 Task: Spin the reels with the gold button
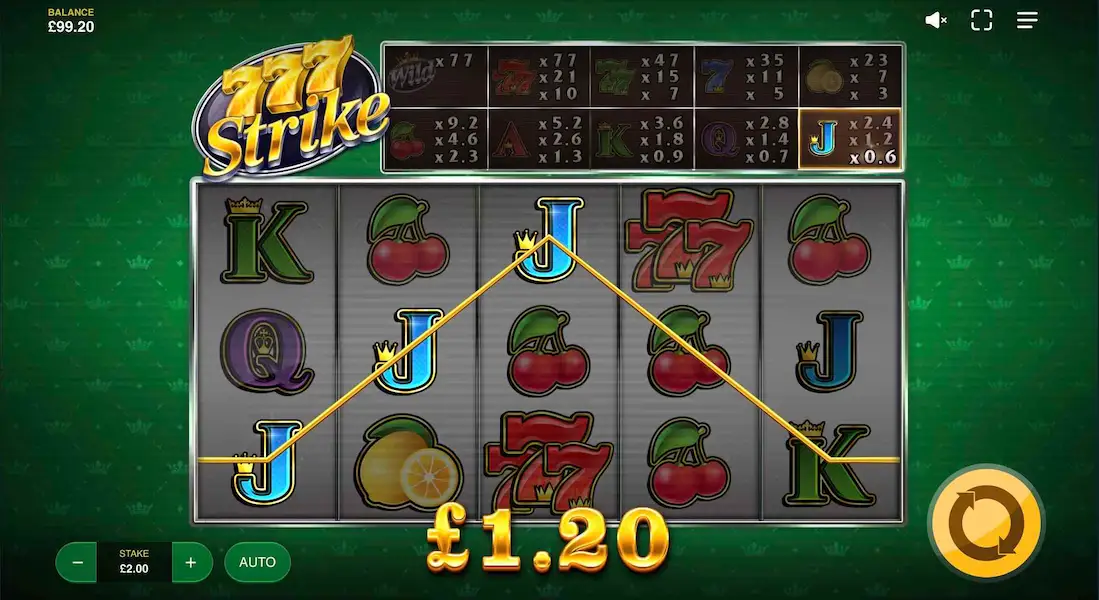click(985, 523)
